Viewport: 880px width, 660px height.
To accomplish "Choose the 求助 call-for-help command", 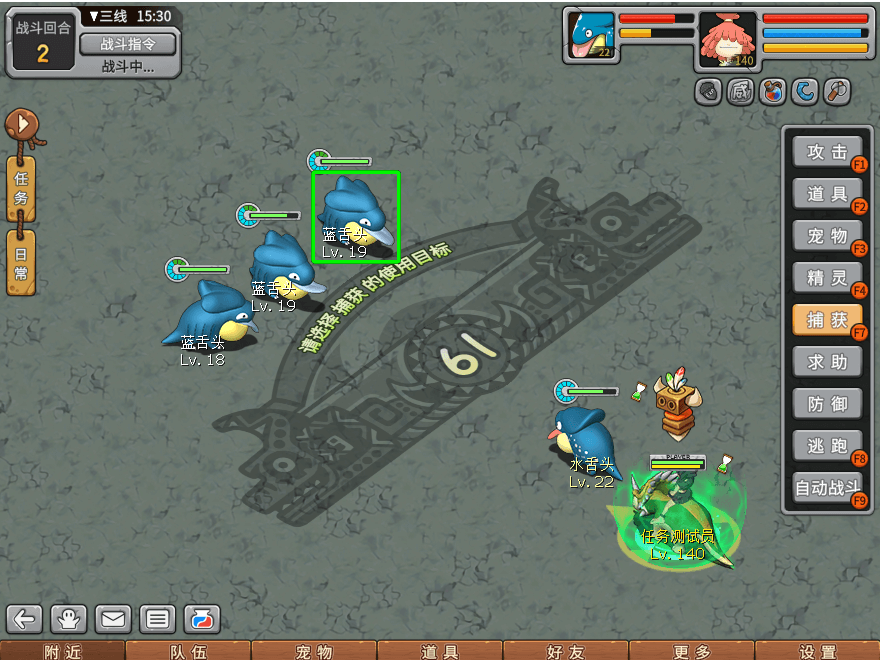I will click(x=827, y=362).
